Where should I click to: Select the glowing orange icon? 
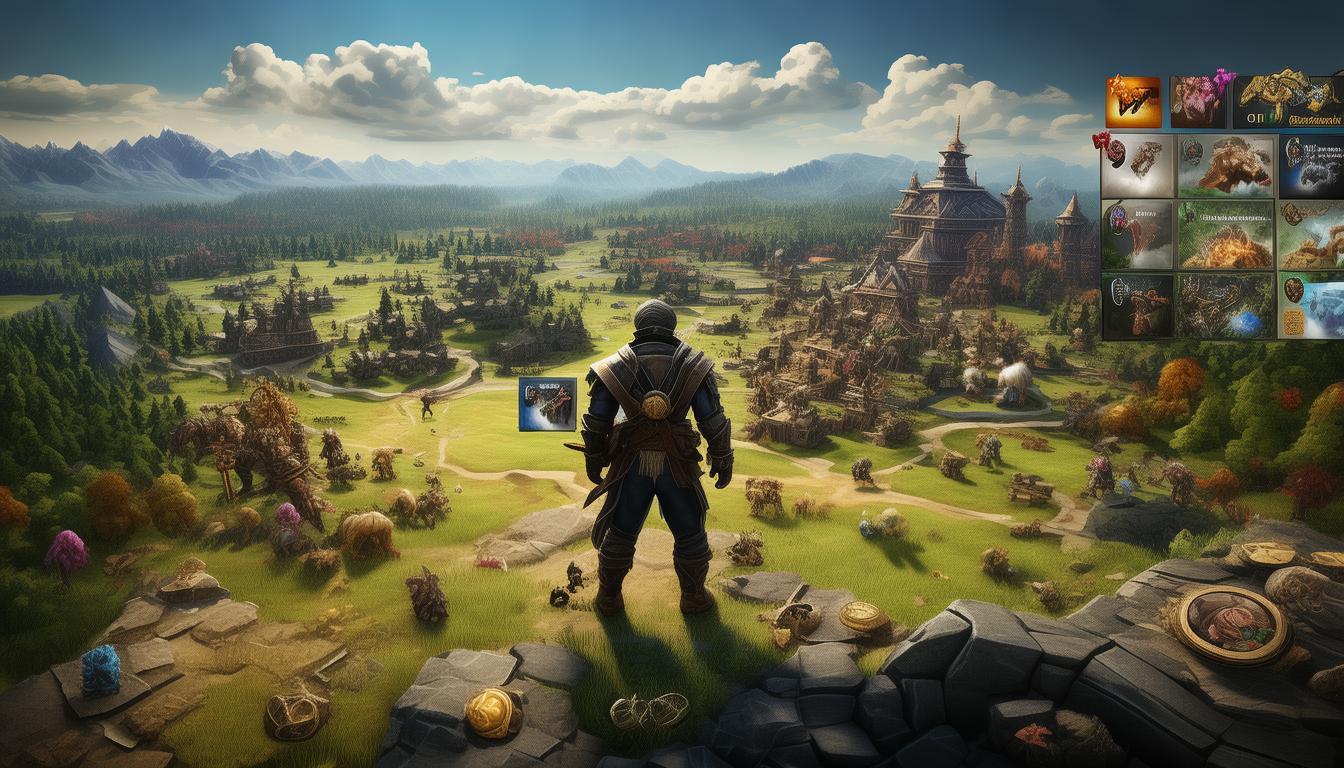[1133, 102]
